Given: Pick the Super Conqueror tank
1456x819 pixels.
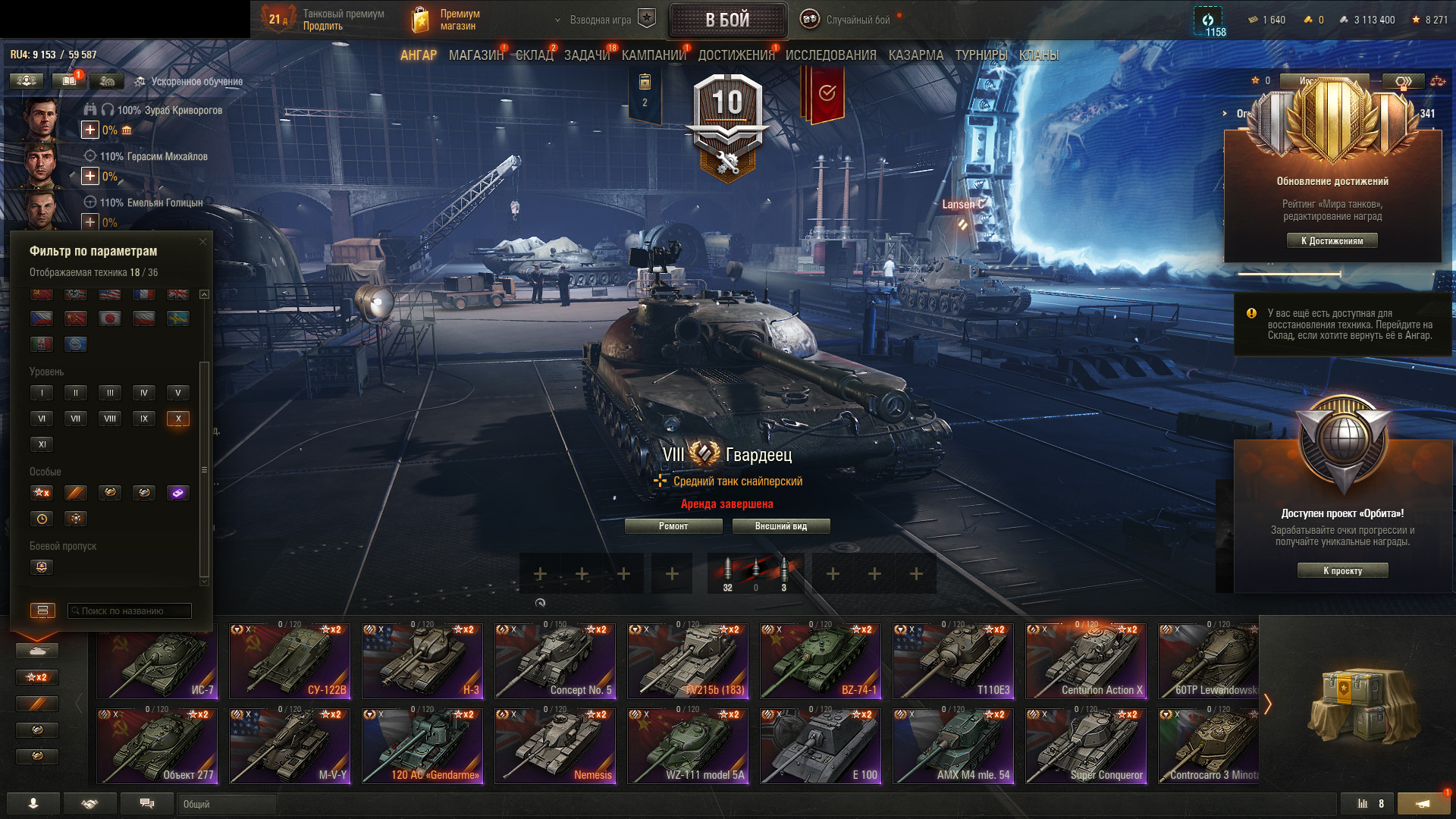Looking at the screenshot, I should (x=1086, y=746).
